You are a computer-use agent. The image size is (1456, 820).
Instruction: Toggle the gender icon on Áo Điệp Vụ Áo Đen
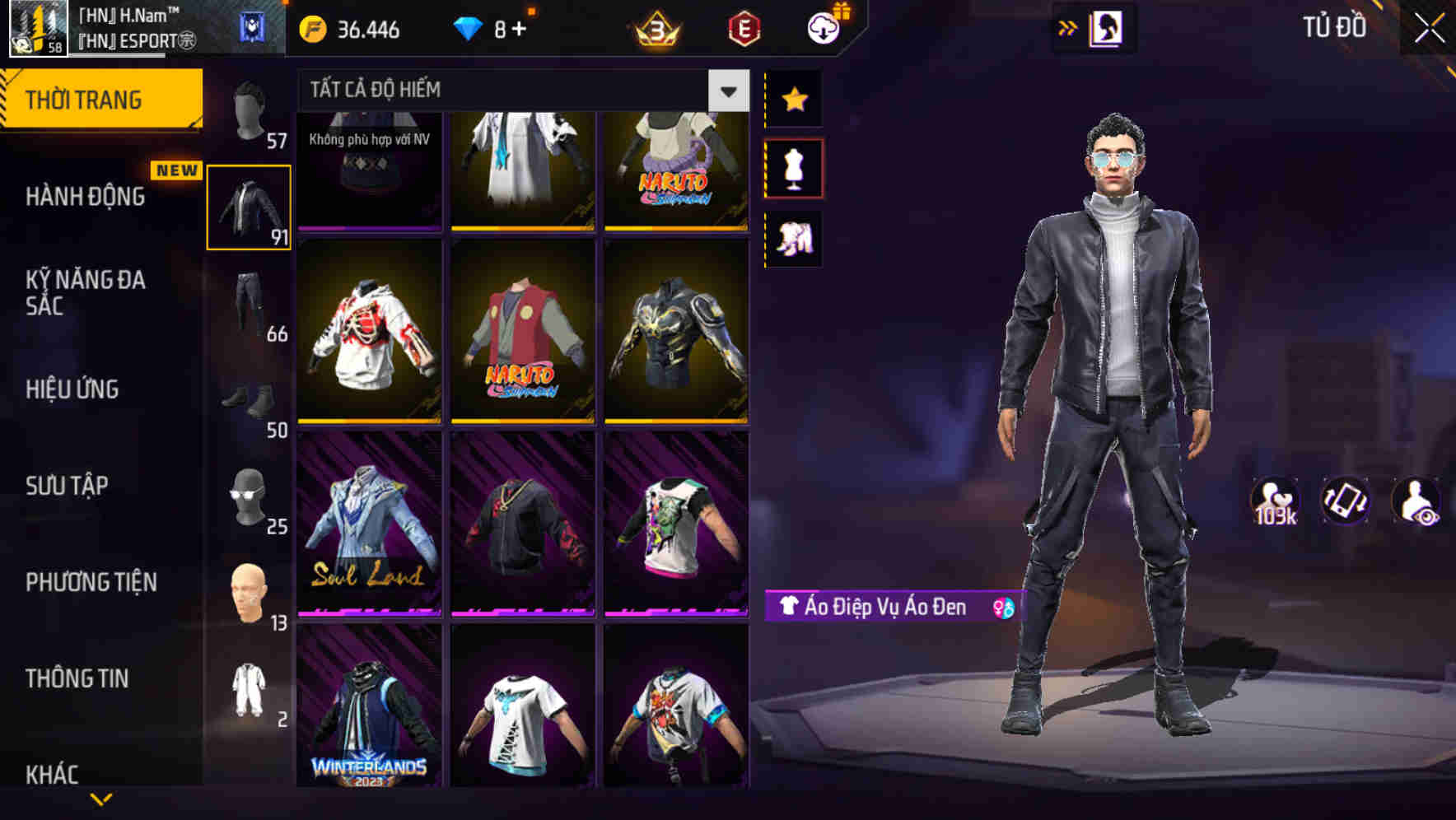click(x=1003, y=609)
